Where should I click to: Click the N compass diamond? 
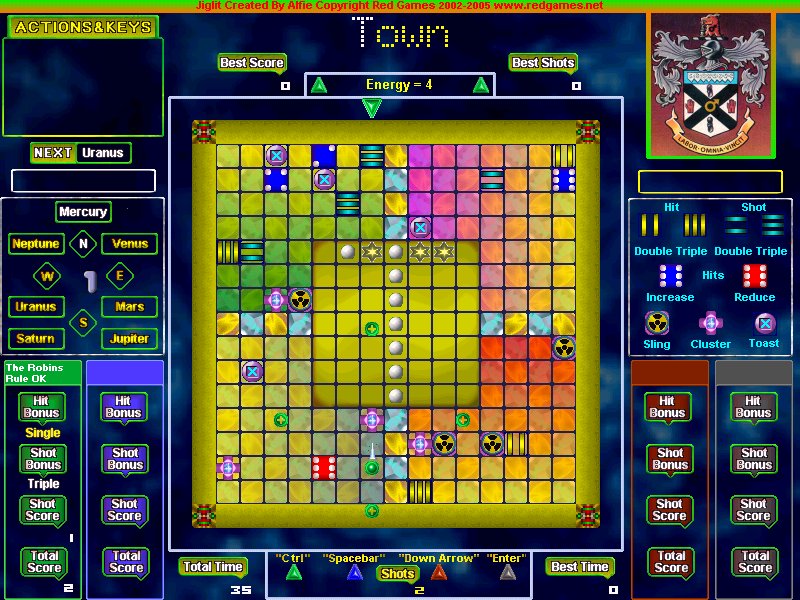tap(83, 243)
